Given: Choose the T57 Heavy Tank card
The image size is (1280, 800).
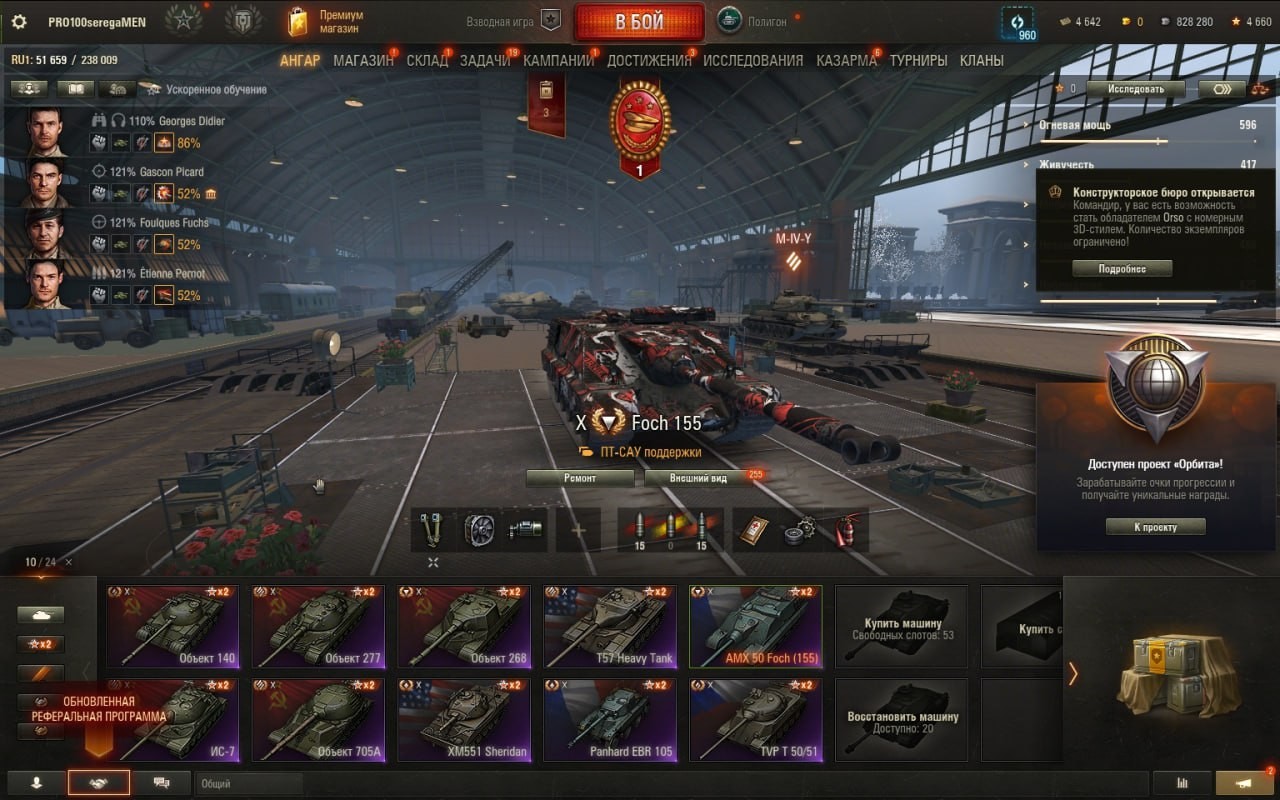Looking at the screenshot, I should tap(610, 626).
